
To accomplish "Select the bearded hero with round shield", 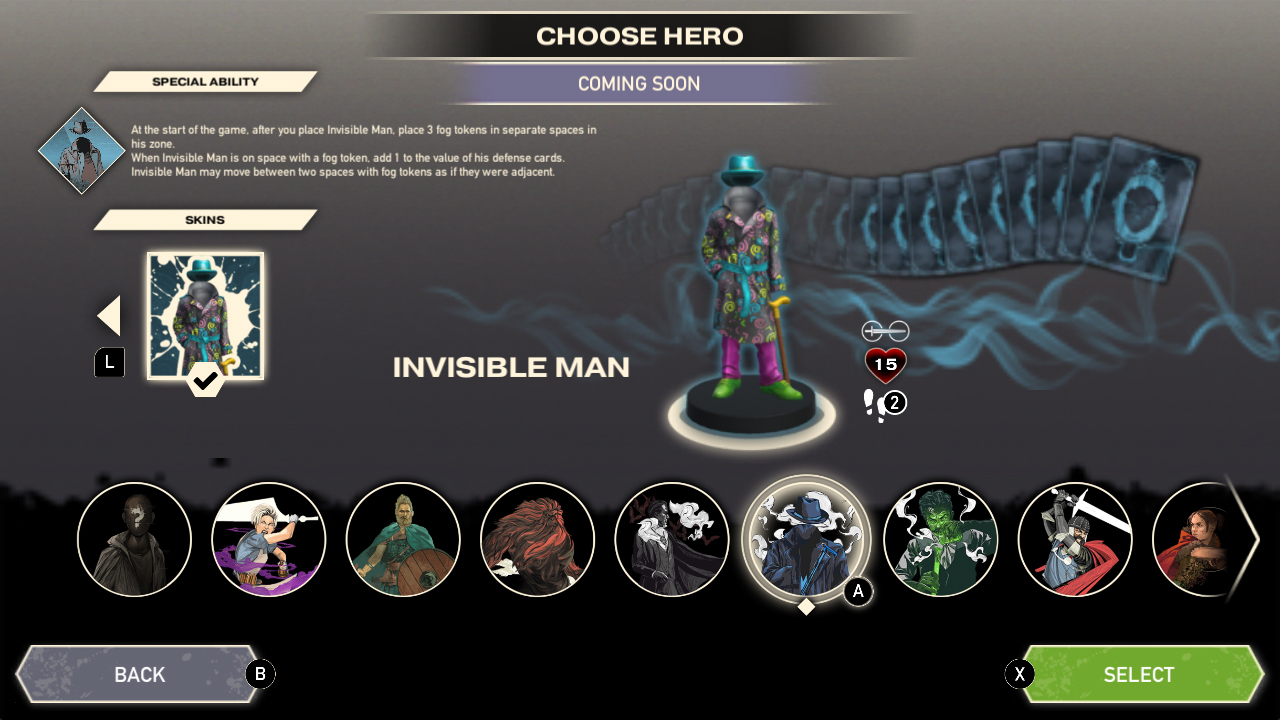I will click(x=403, y=539).
